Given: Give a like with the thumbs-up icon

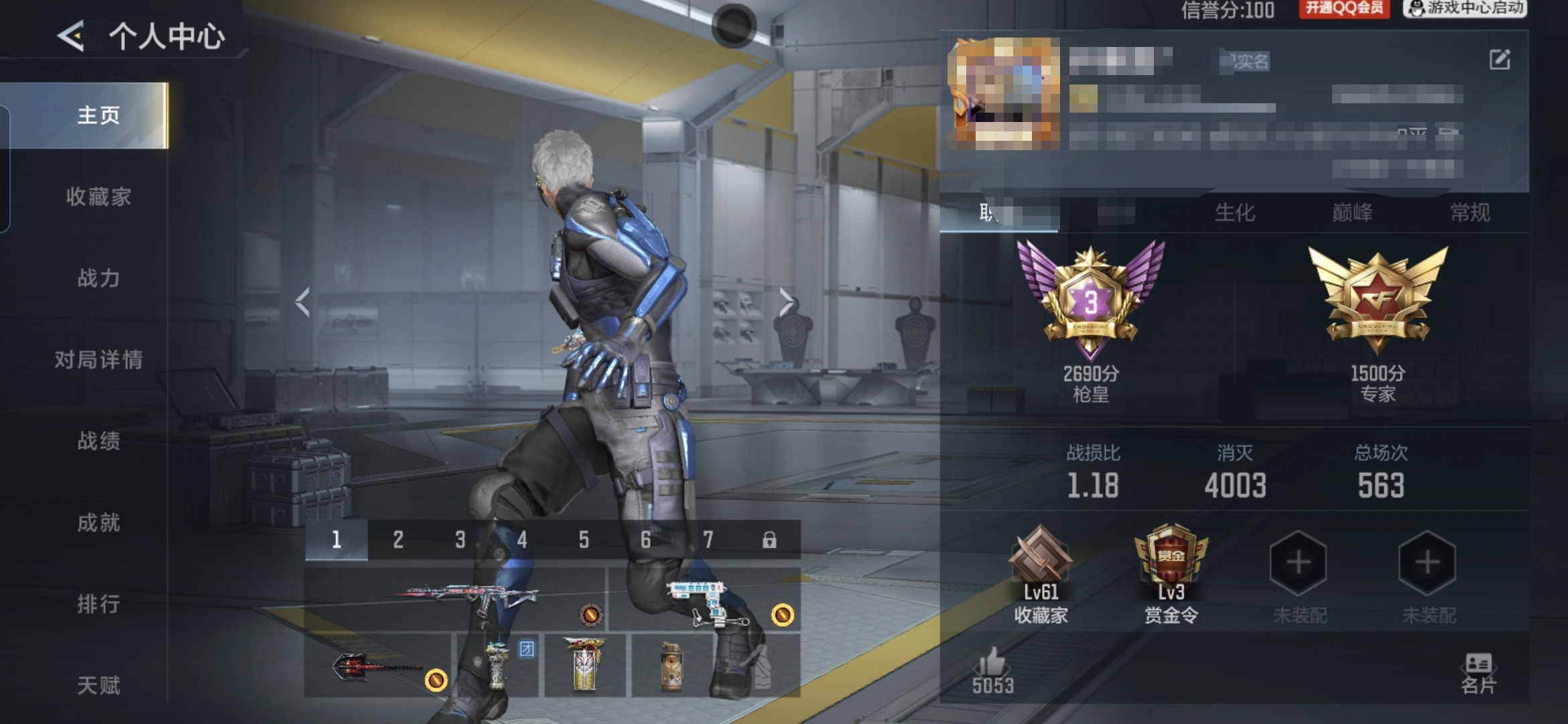Looking at the screenshot, I should tap(992, 664).
